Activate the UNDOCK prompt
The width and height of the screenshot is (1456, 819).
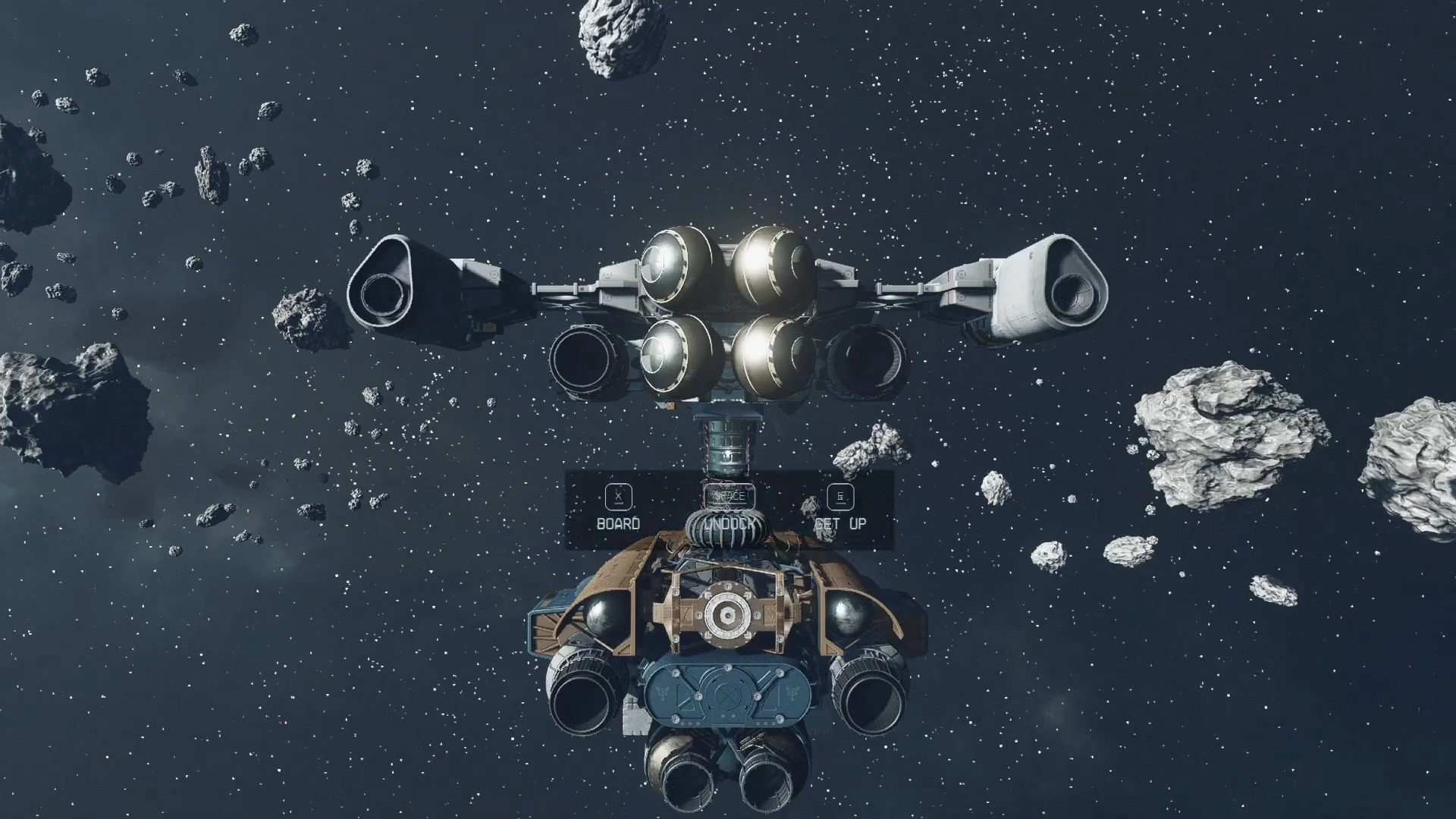click(x=729, y=522)
